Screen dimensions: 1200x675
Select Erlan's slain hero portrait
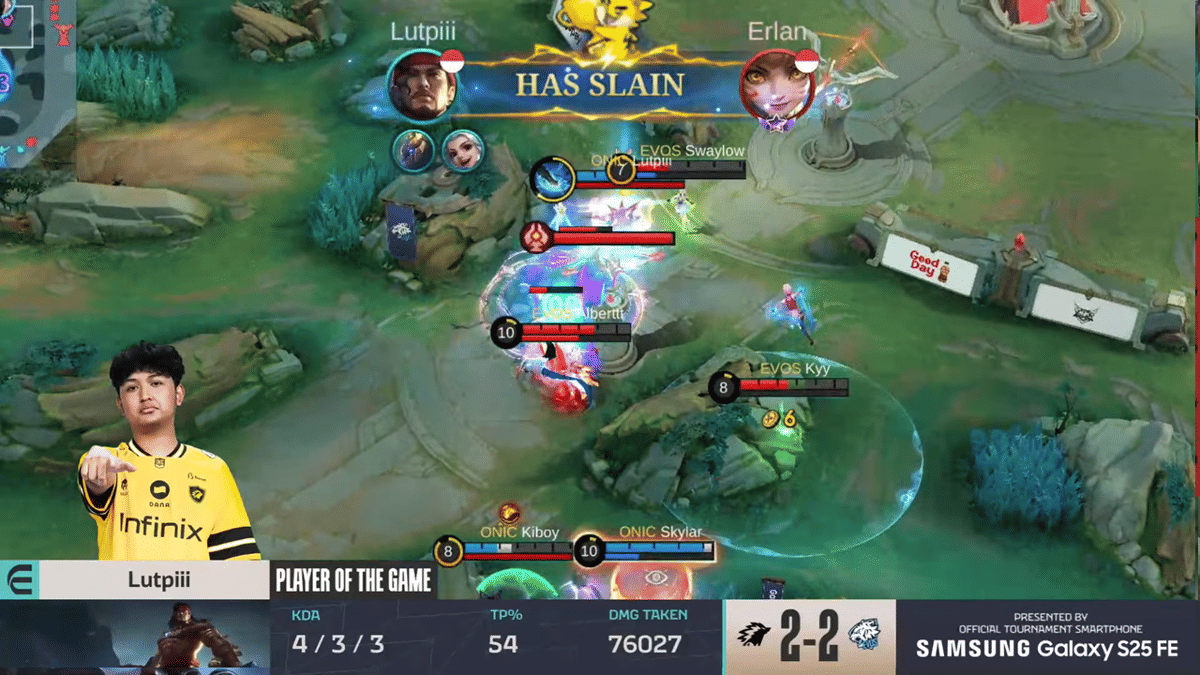(777, 85)
